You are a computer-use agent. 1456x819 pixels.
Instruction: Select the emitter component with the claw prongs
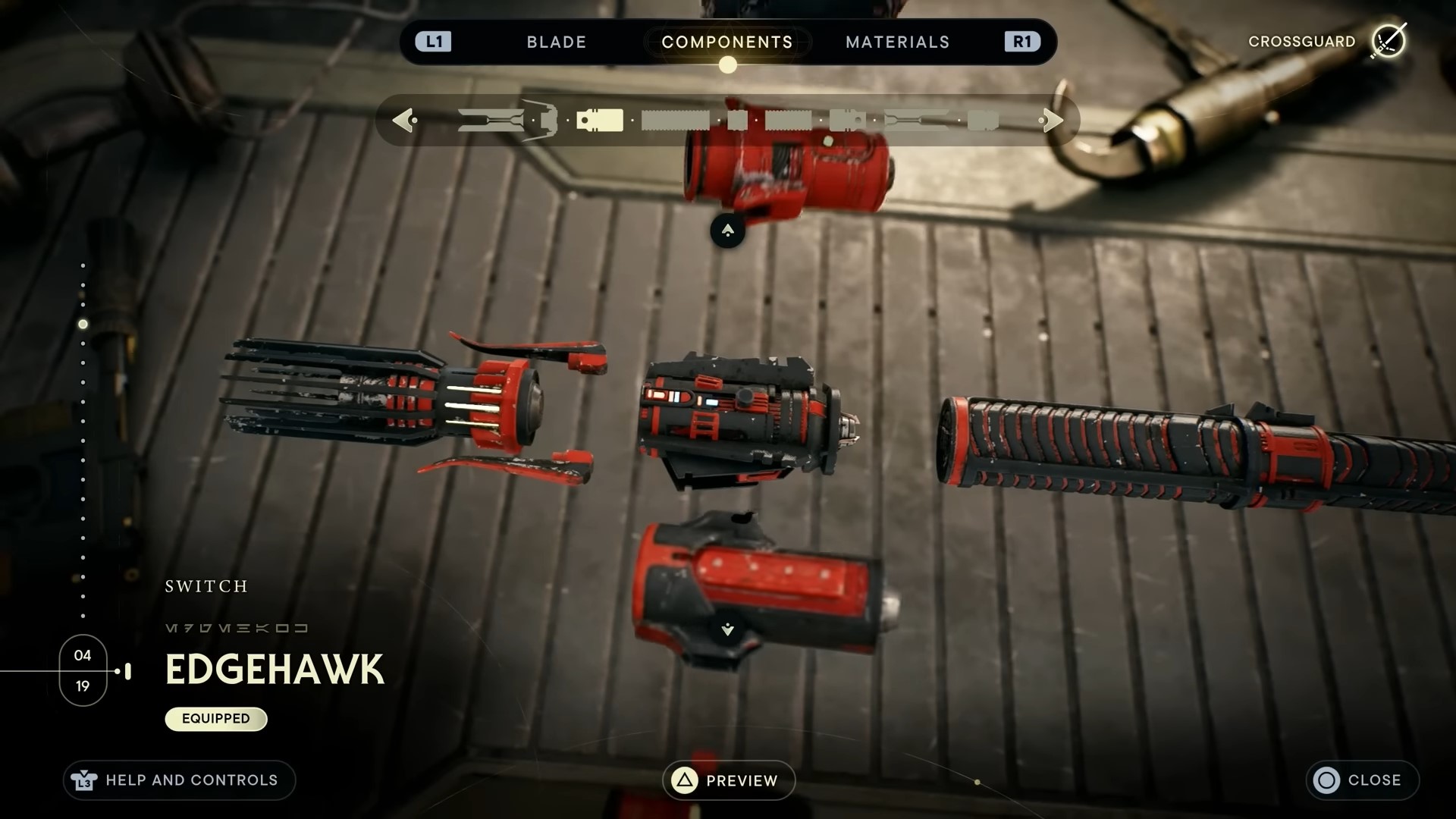pos(409,406)
